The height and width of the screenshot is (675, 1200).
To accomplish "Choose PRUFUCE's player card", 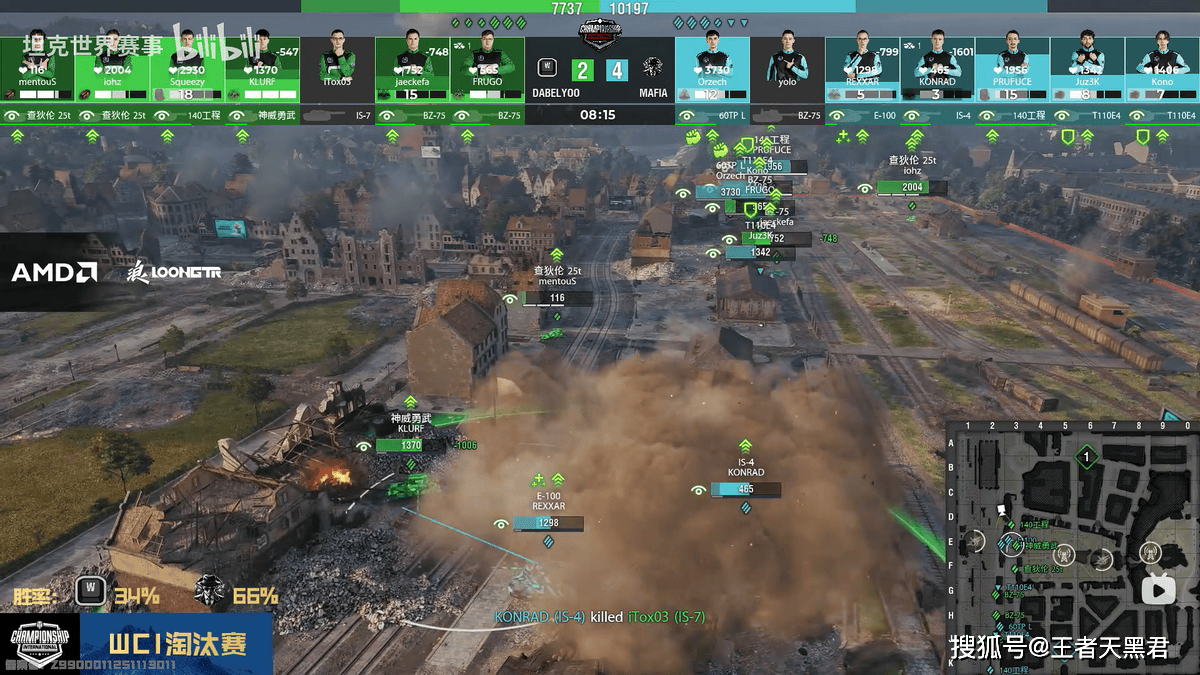I will point(1012,68).
